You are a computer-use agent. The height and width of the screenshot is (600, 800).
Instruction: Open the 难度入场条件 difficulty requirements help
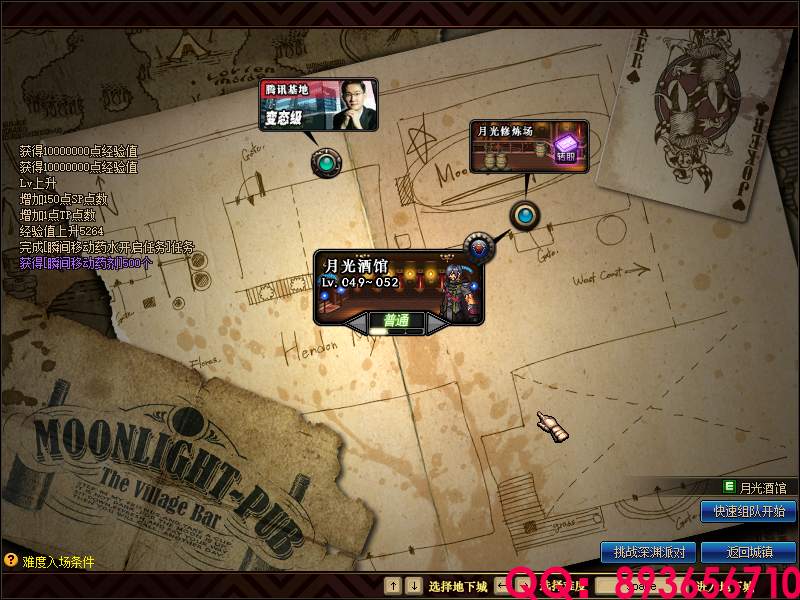click(11, 561)
